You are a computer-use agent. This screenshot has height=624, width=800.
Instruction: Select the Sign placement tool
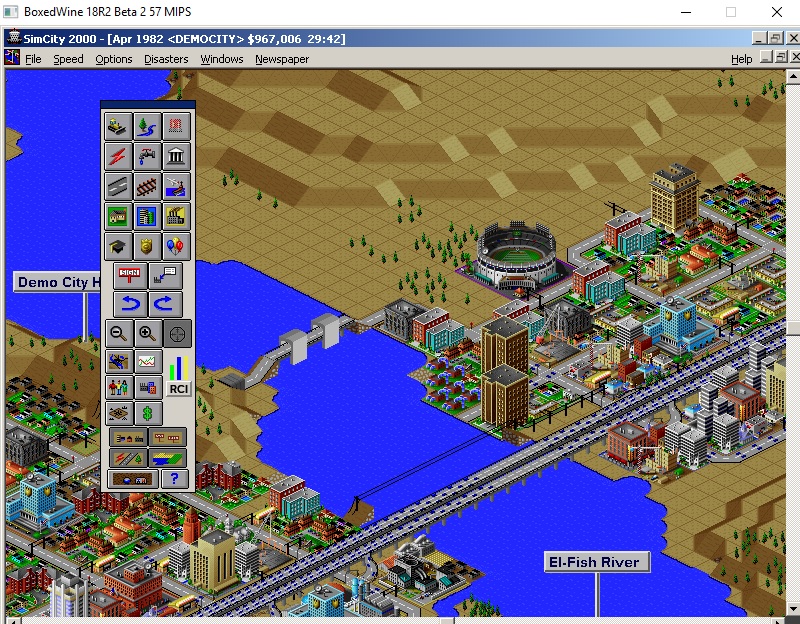tap(131, 276)
